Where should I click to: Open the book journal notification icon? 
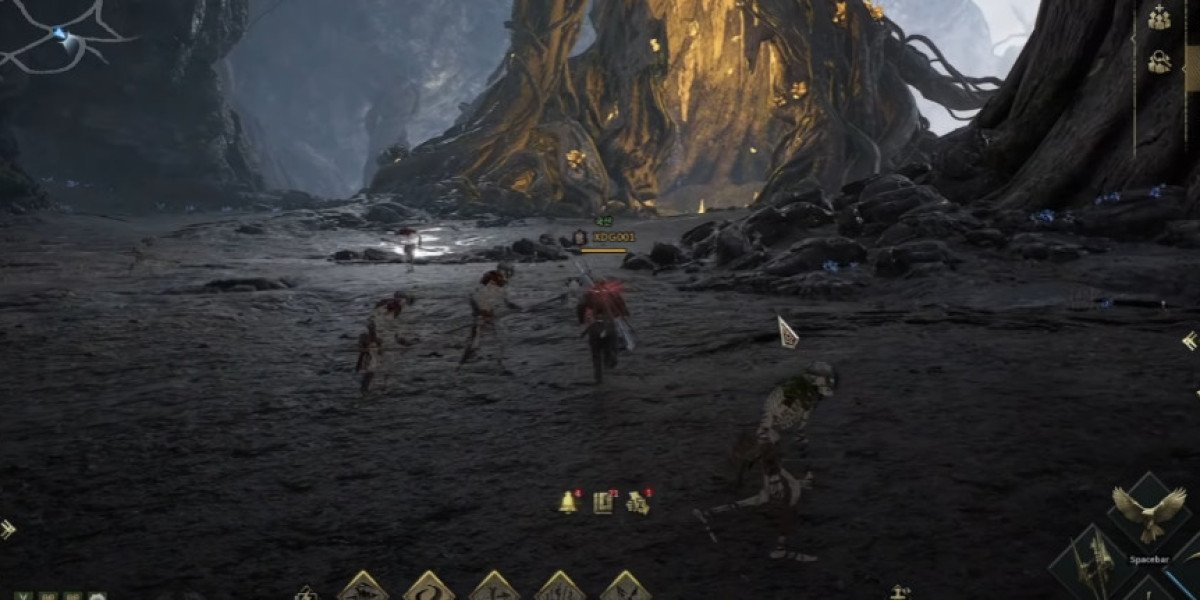tap(602, 503)
